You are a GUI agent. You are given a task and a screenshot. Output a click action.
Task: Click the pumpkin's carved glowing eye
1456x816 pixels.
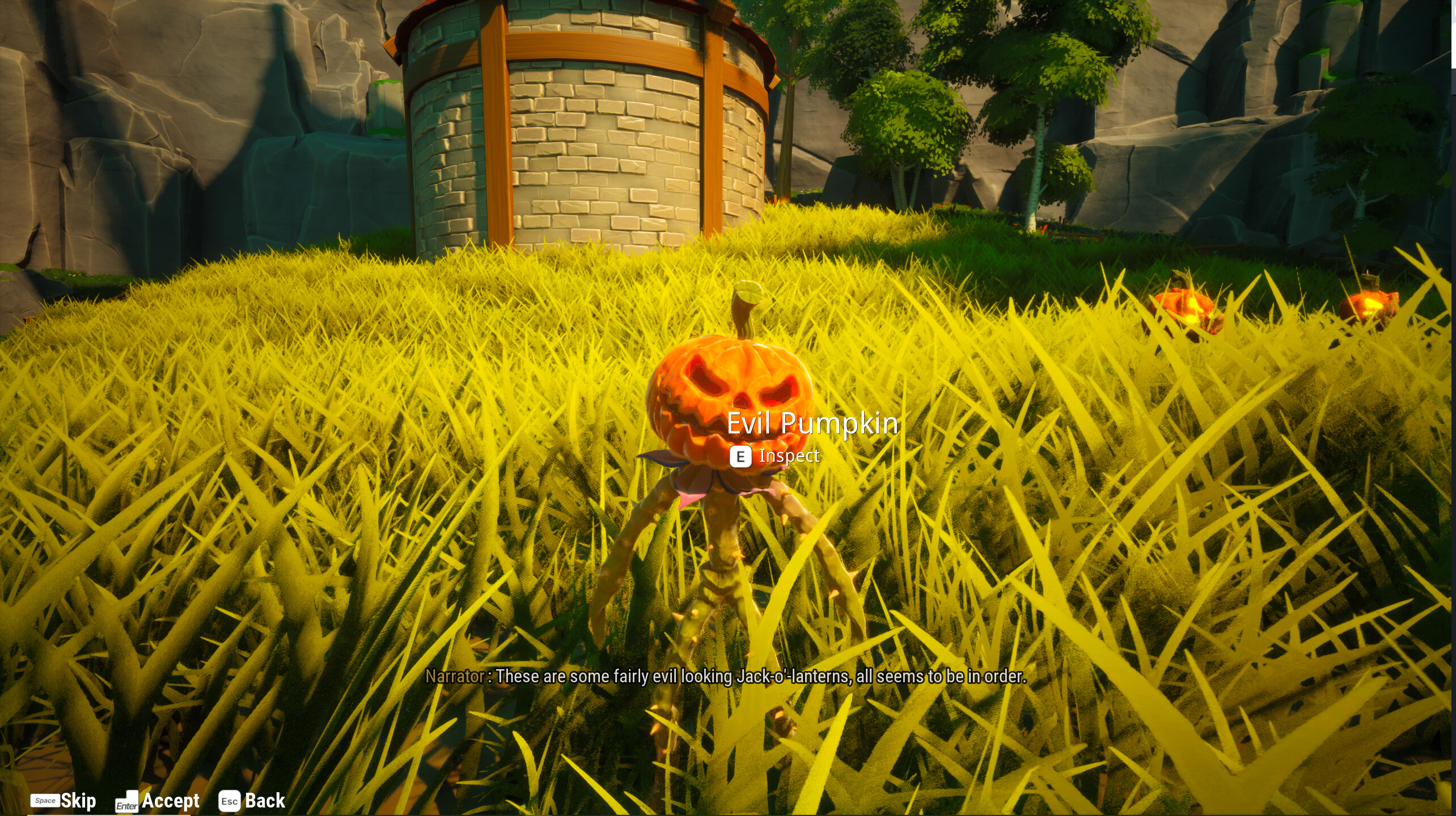(x=703, y=375)
